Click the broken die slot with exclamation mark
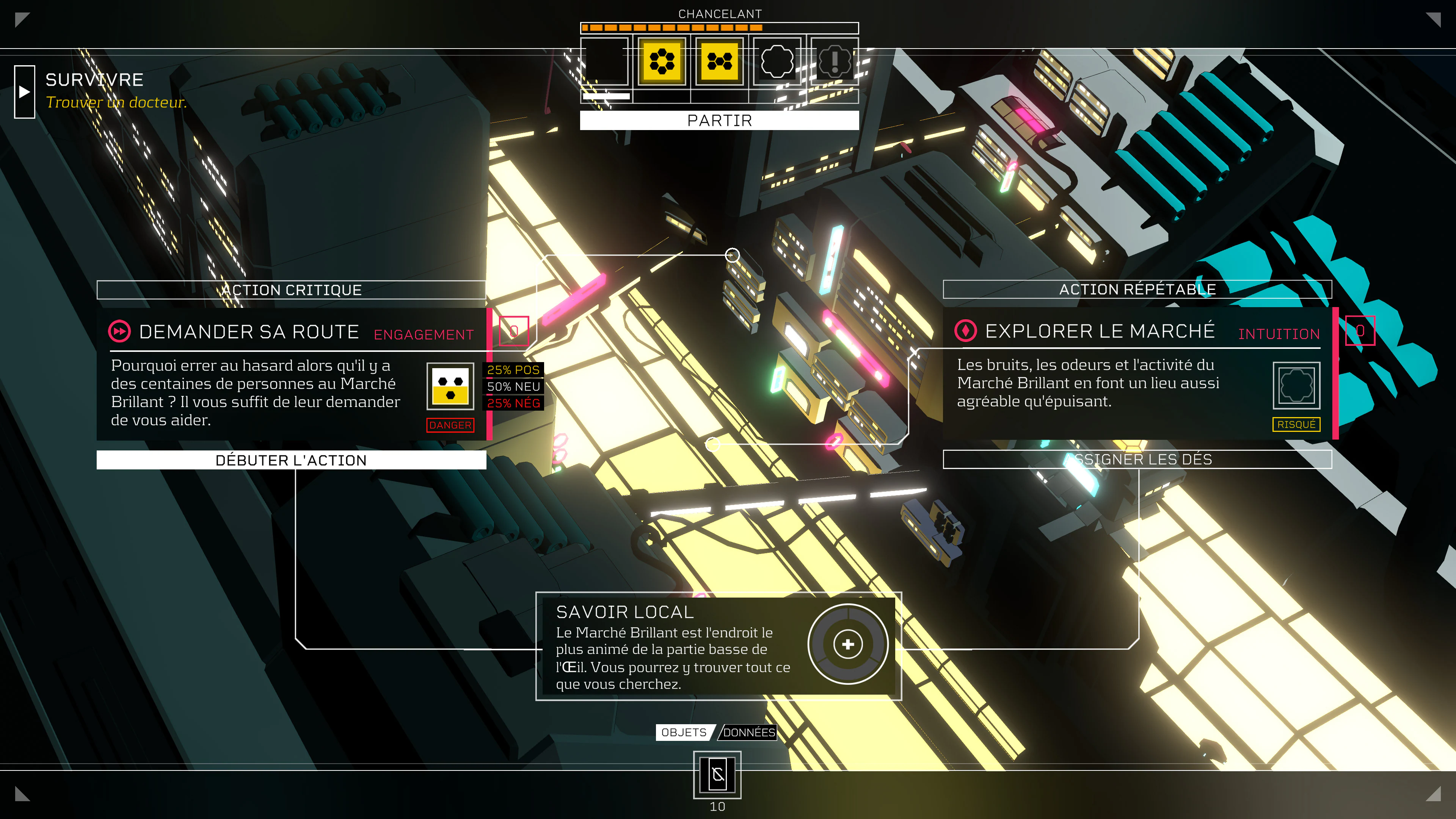Viewport: 1456px width, 819px height. (x=835, y=61)
